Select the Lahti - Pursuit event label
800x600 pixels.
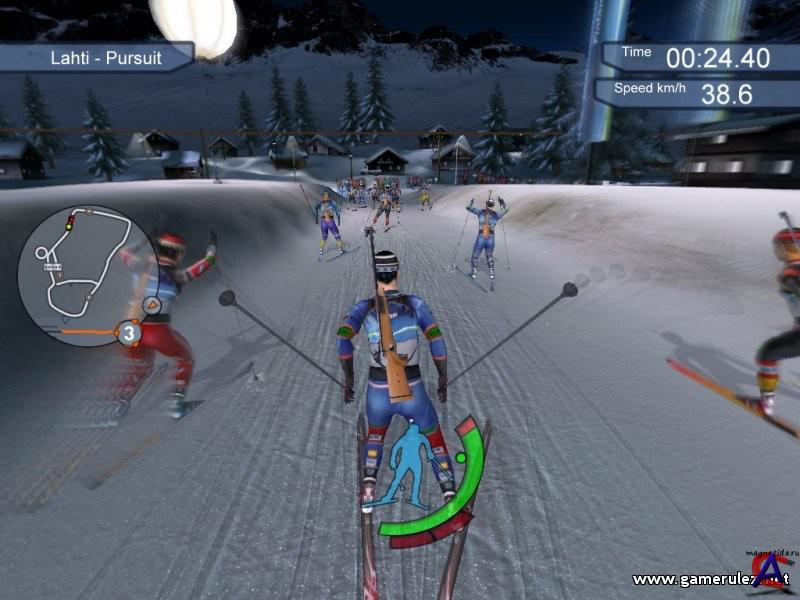[96, 57]
